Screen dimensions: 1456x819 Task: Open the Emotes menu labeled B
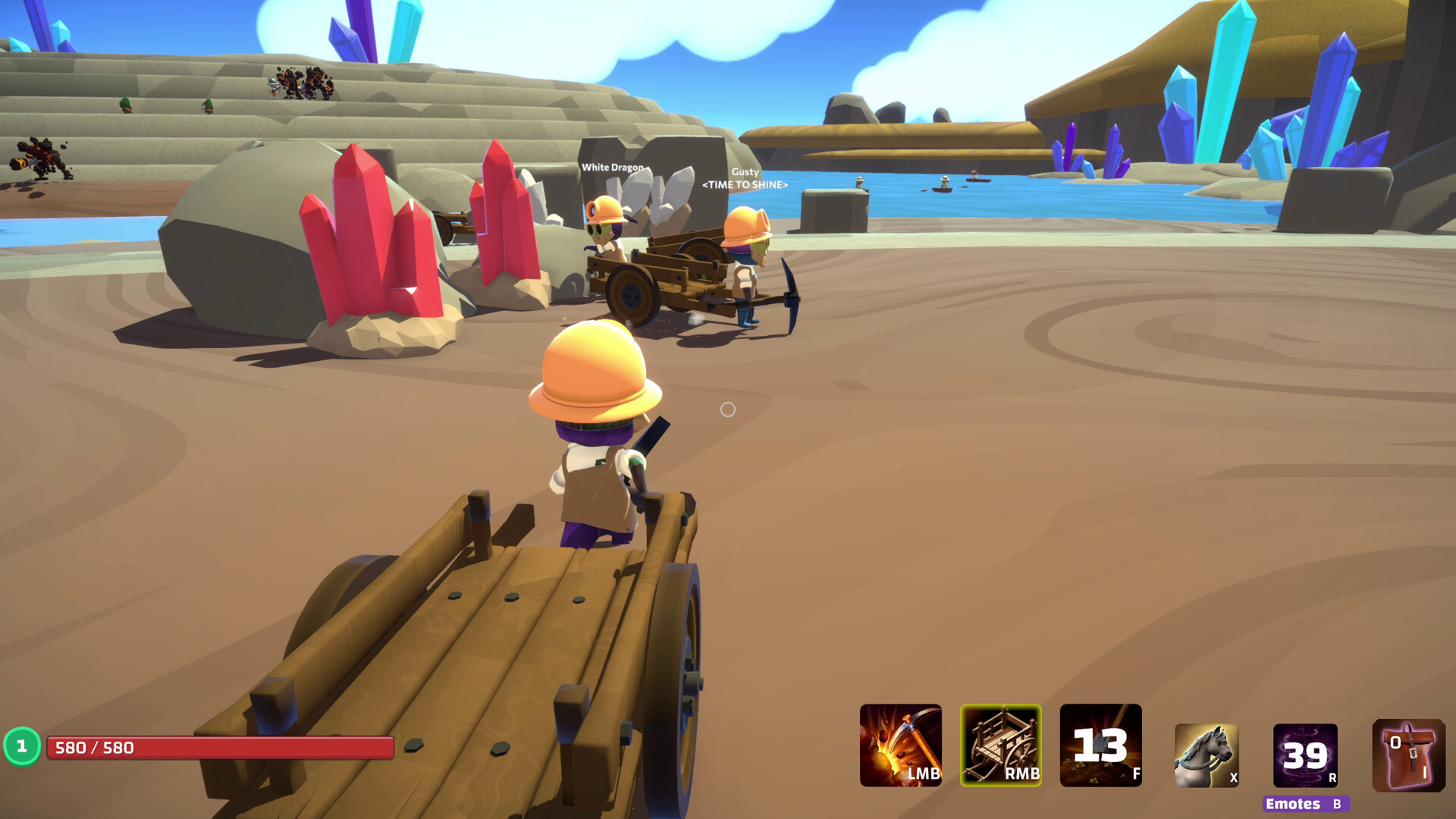click(1306, 802)
